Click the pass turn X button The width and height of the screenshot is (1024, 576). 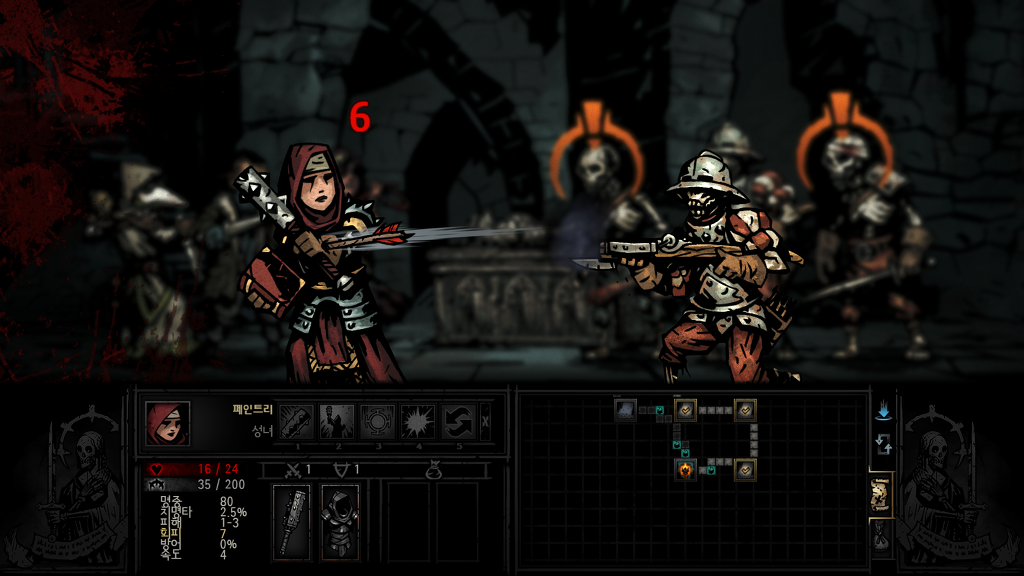tap(486, 421)
